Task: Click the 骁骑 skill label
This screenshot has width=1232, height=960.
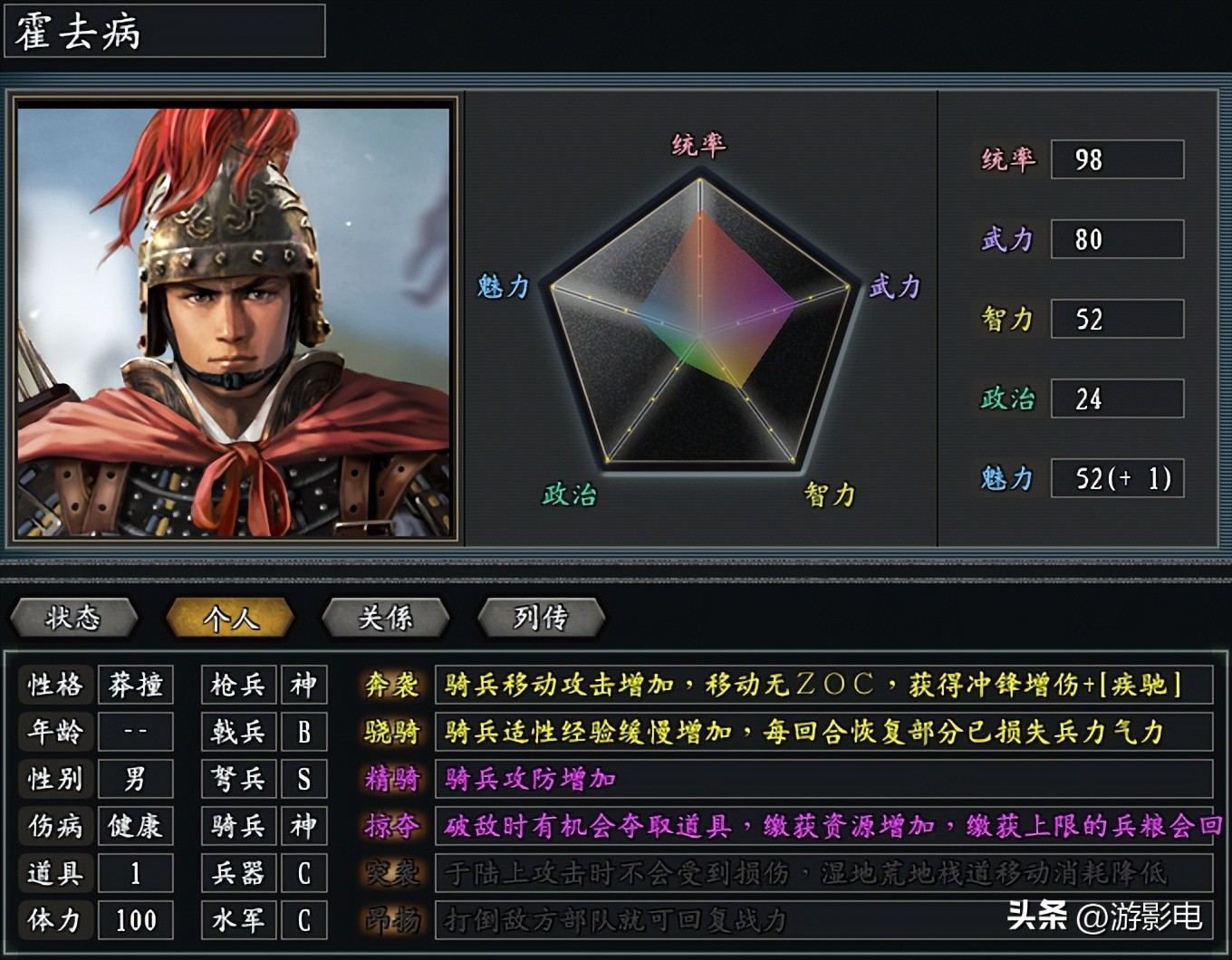Action: click(x=391, y=732)
